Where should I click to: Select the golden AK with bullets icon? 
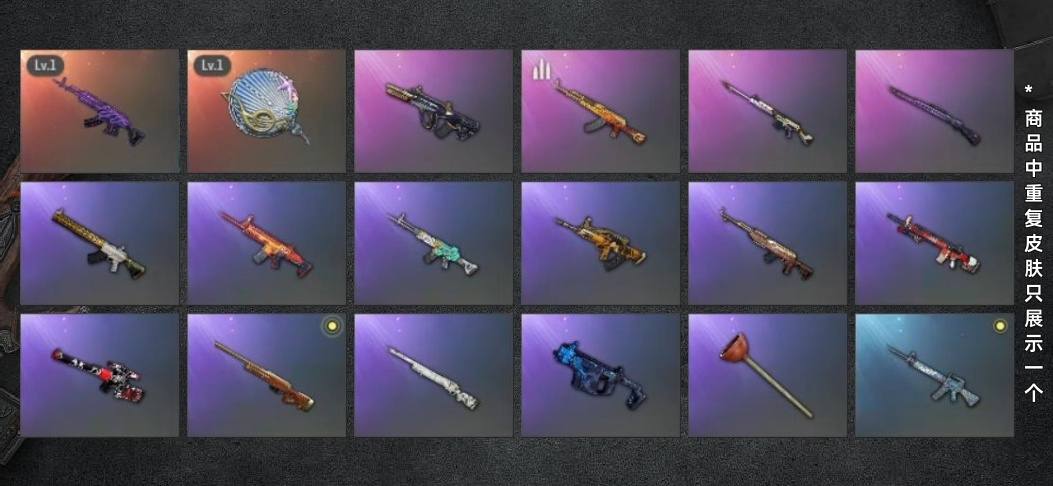[x=601, y=111]
